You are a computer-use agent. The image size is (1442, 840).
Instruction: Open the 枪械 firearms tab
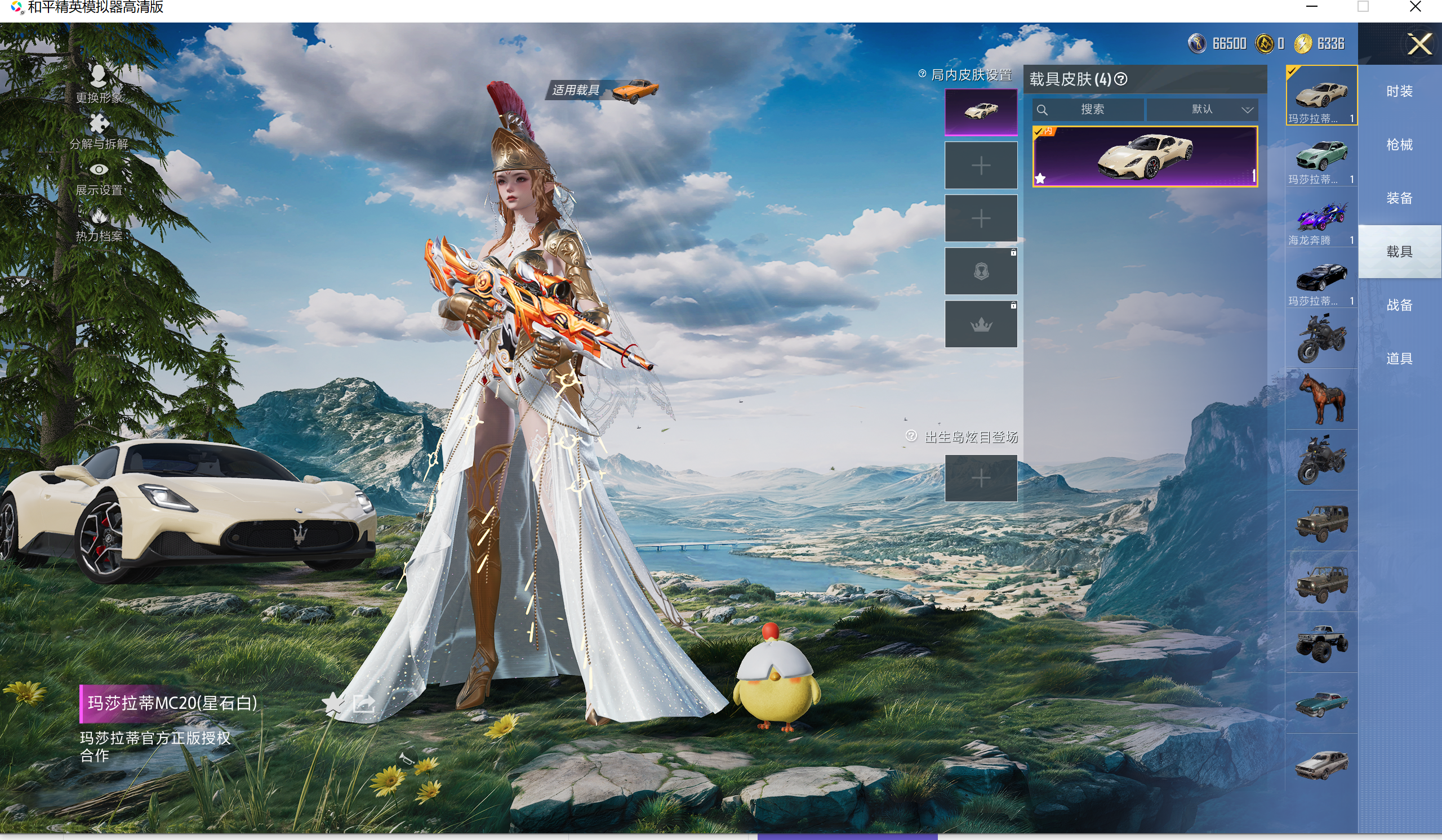pyautogui.click(x=1399, y=145)
